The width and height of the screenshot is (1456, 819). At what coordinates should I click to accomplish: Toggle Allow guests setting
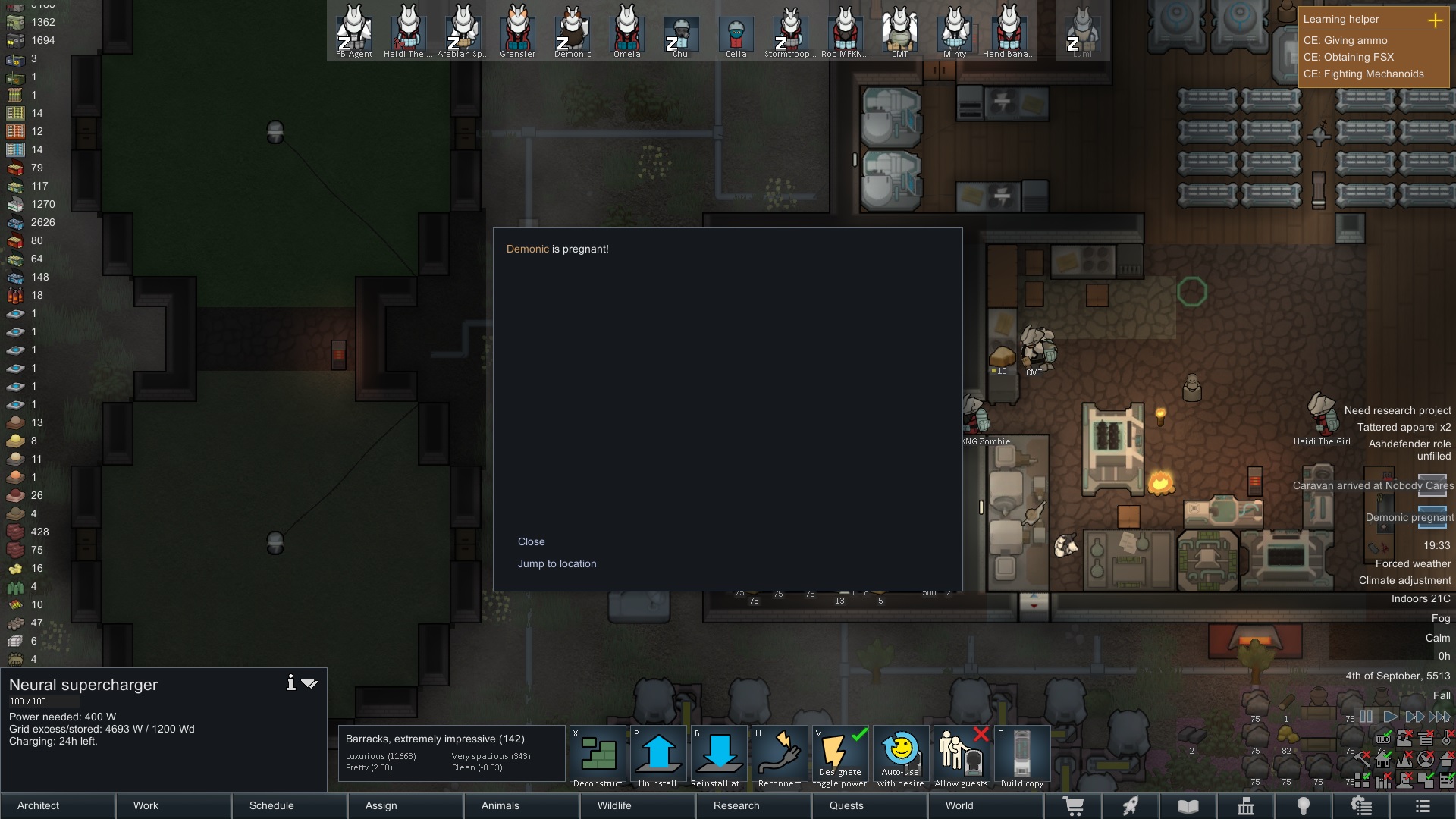tap(962, 756)
